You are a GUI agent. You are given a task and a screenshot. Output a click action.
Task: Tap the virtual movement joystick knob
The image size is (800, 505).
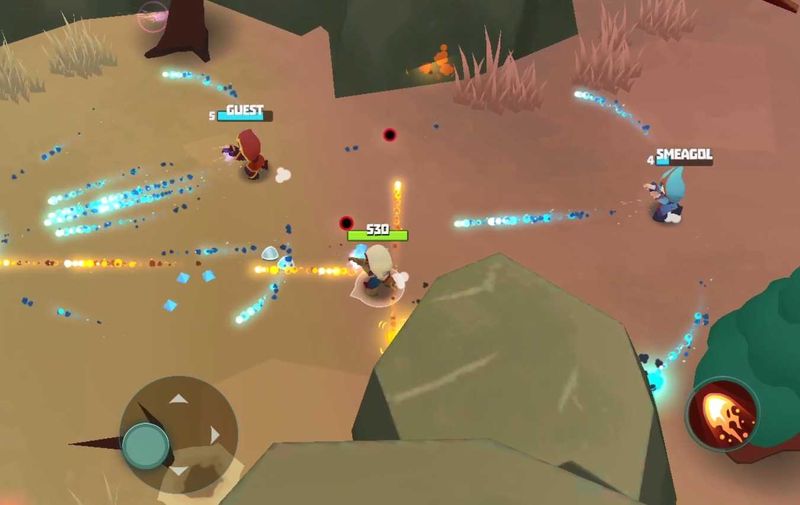pyautogui.click(x=146, y=443)
